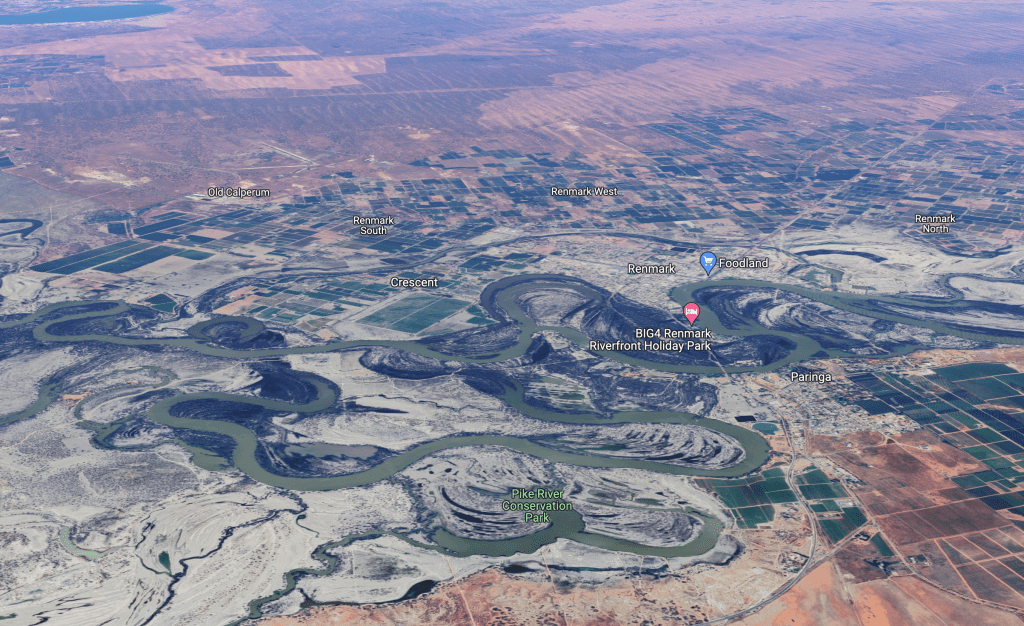Screen dimensions: 1024x626
Task: Choose the Crescent place label
Action: (x=414, y=283)
